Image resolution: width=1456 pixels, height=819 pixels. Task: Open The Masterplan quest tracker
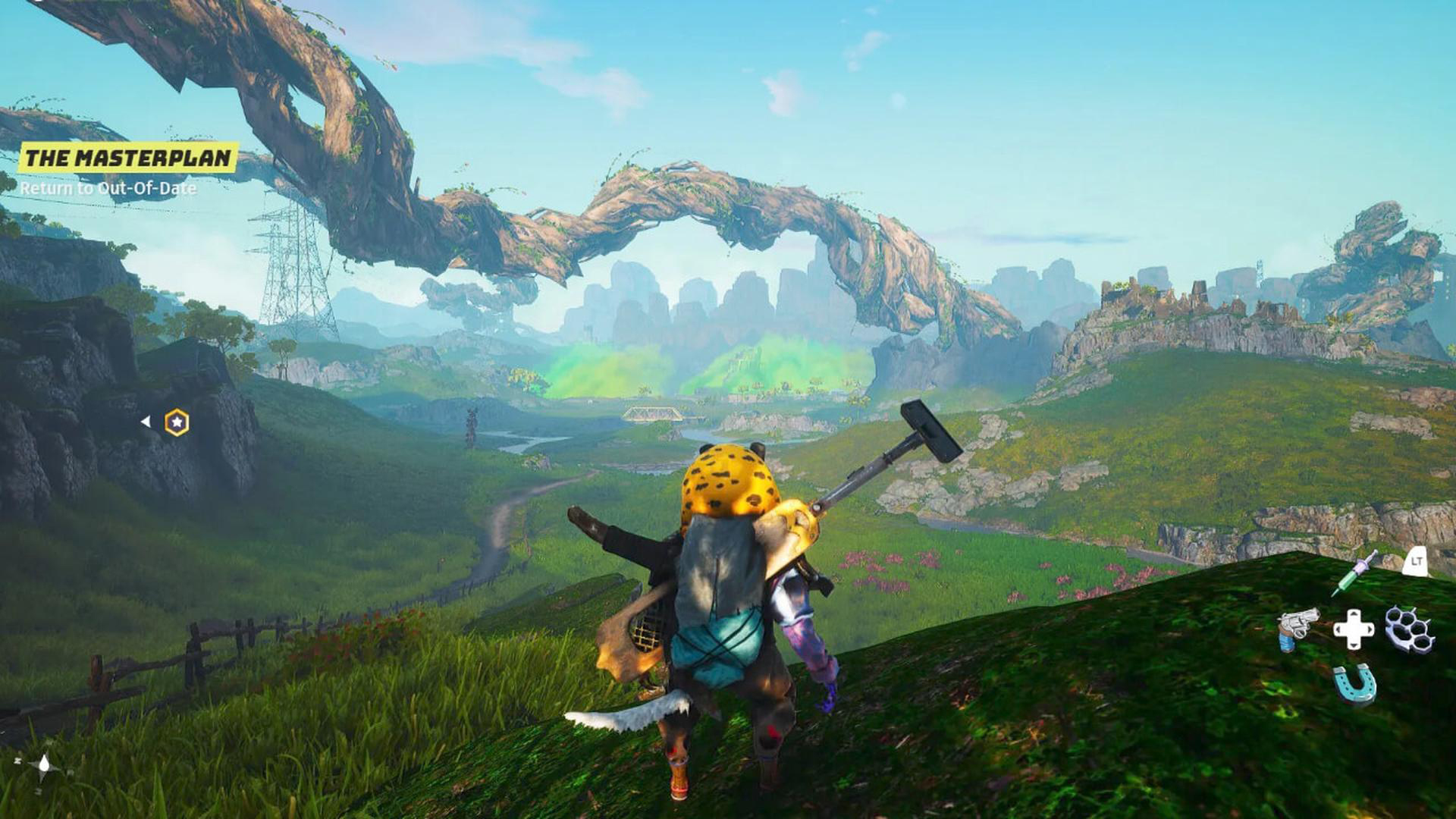[x=127, y=158]
